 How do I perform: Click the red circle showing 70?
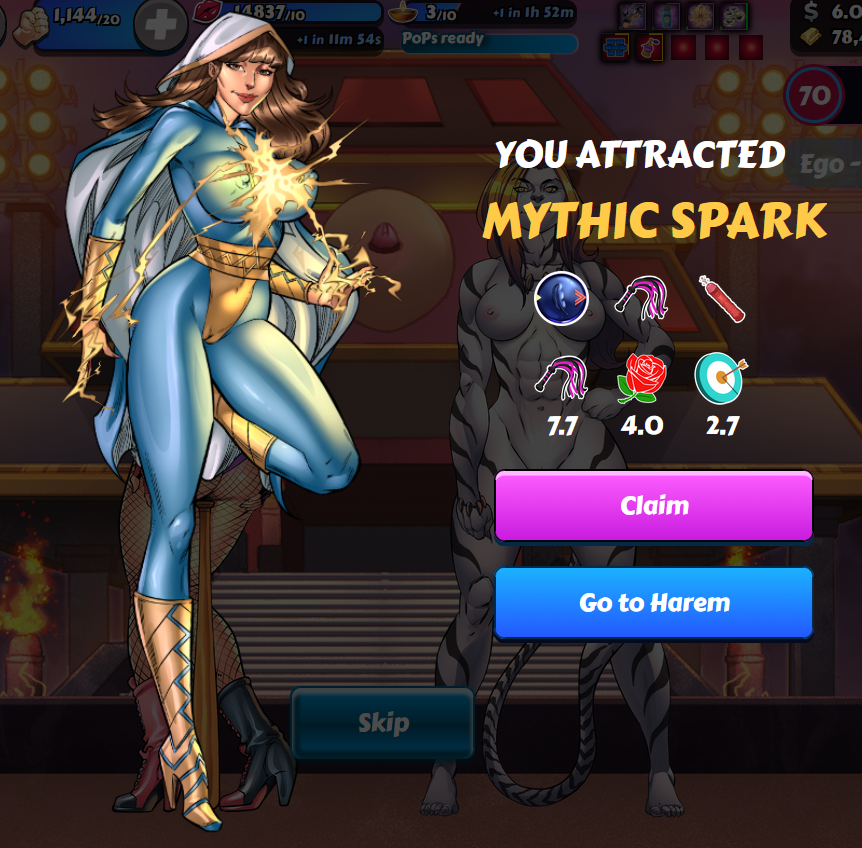tap(814, 96)
